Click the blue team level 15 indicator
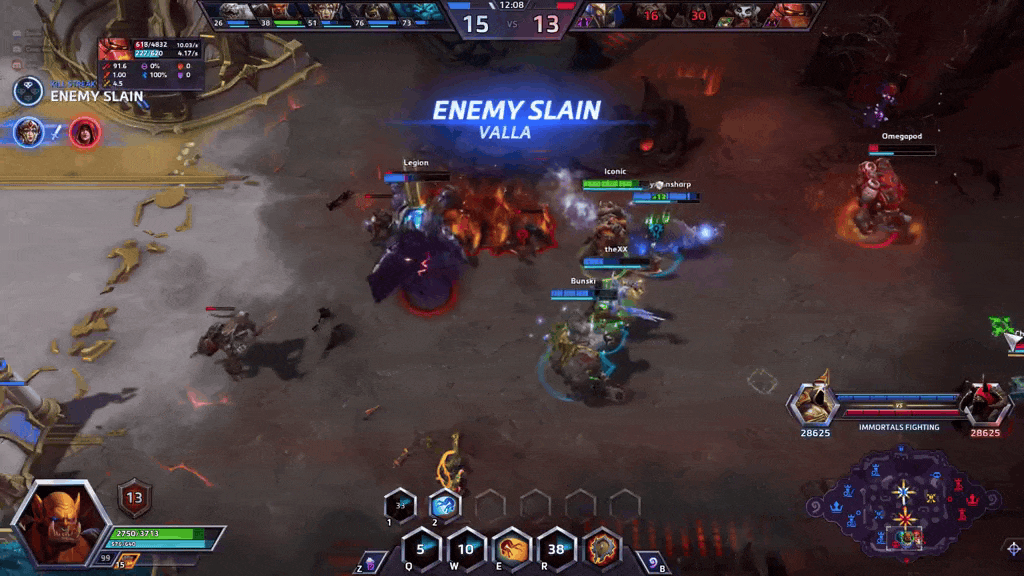Image resolution: width=1024 pixels, height=576 pixels. [476, 24]
